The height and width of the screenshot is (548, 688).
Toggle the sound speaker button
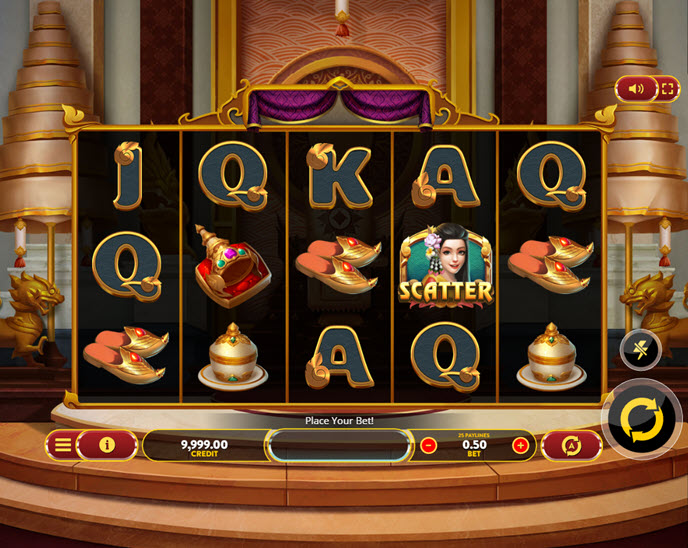coord(636,89)
